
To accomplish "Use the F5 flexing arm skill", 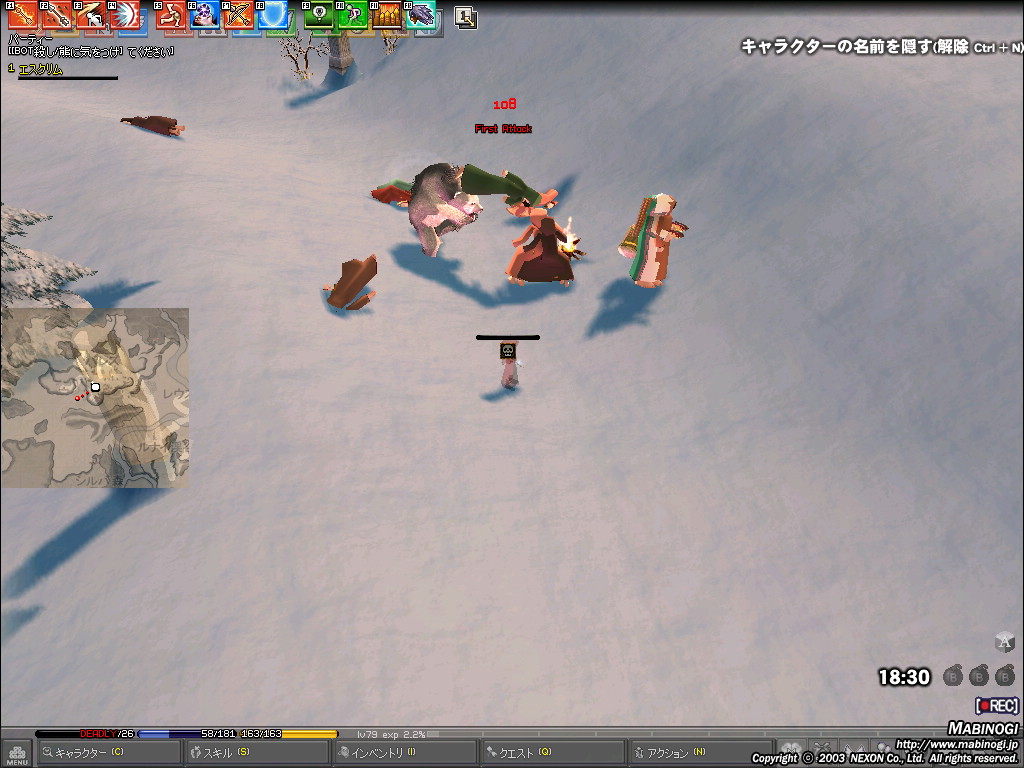I will pyautogui.click(x=171, y=14).
